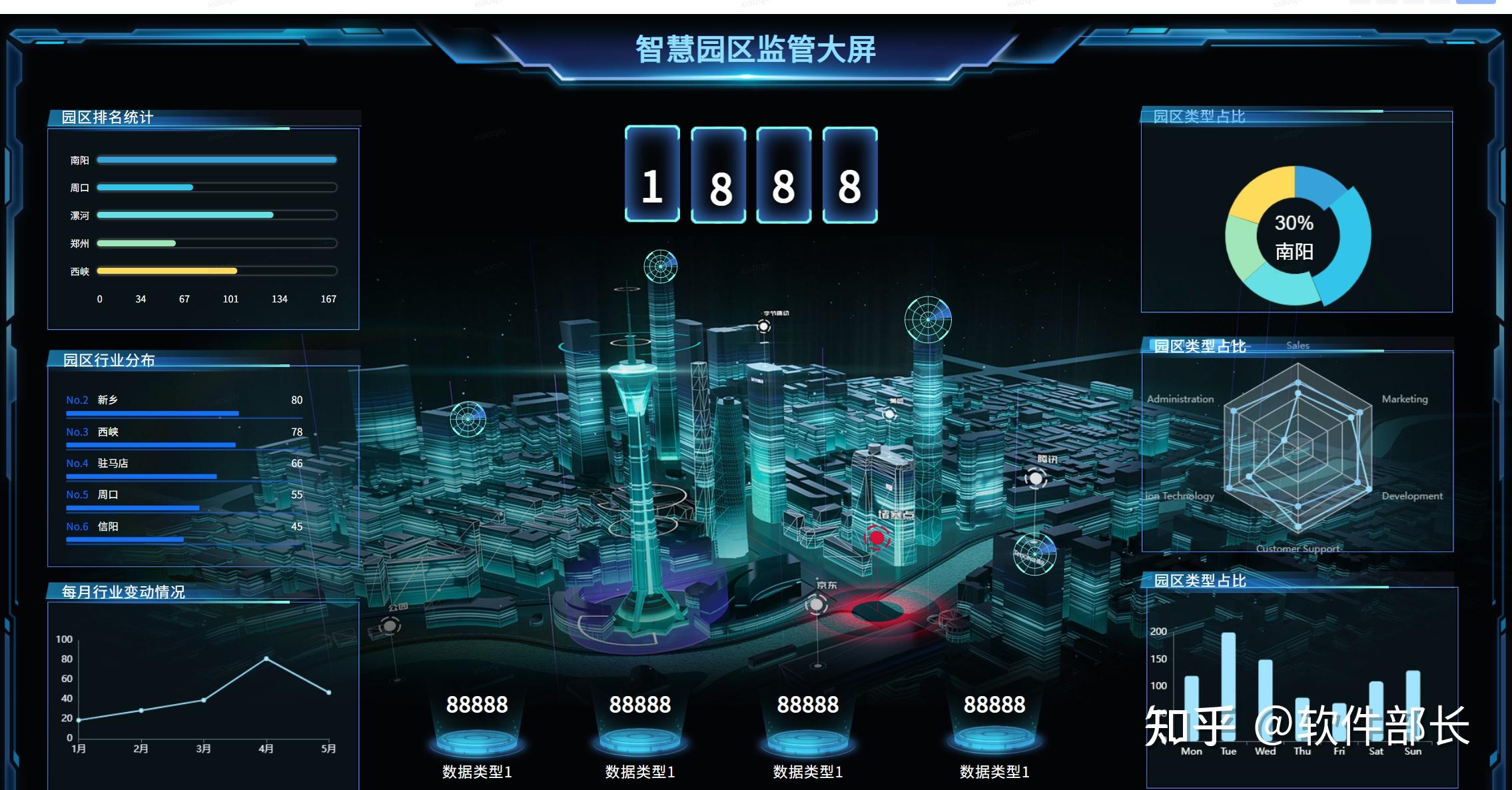Select the 公园 location marker
Viewport: 1512px width, 790px height.
point(388,627)
